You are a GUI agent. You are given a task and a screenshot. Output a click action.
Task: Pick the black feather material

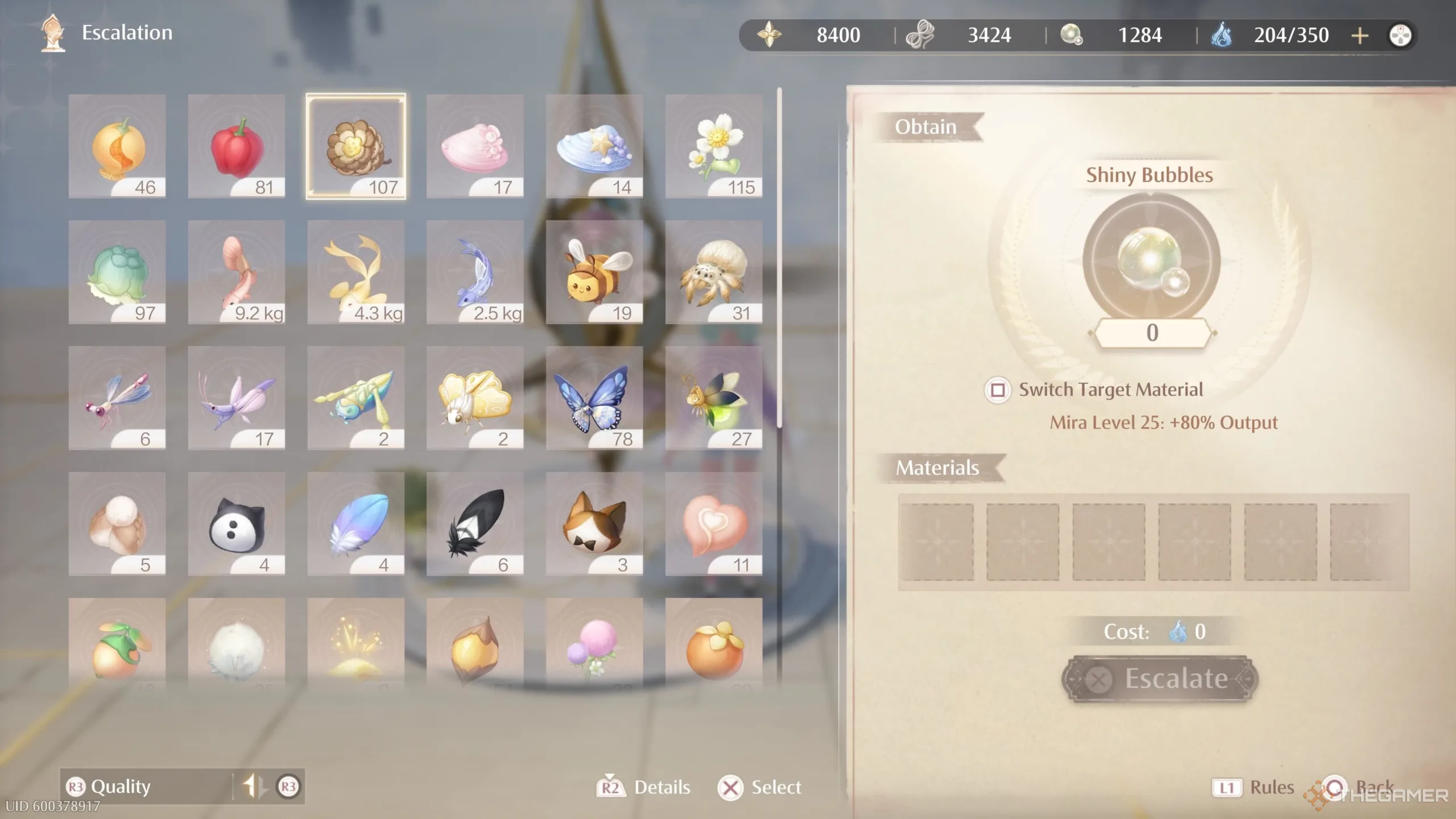(475, 524)
